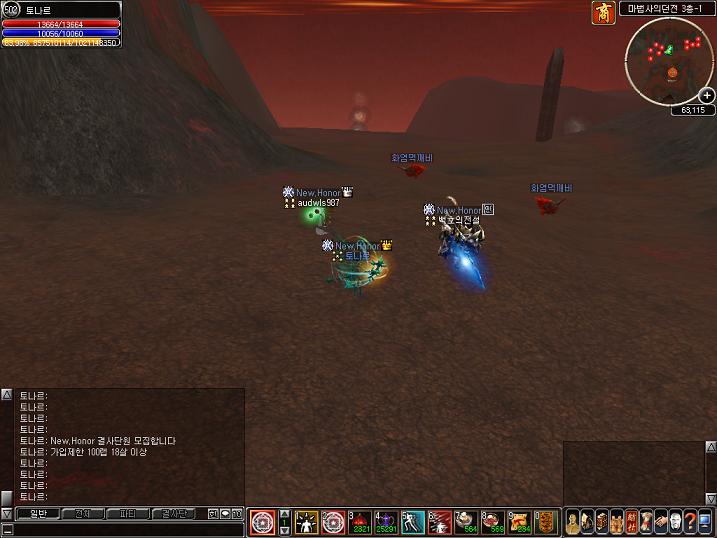
Task: Activate the white figure skill in slot 1
Action: pyautogui.click(x=307, y=522)
